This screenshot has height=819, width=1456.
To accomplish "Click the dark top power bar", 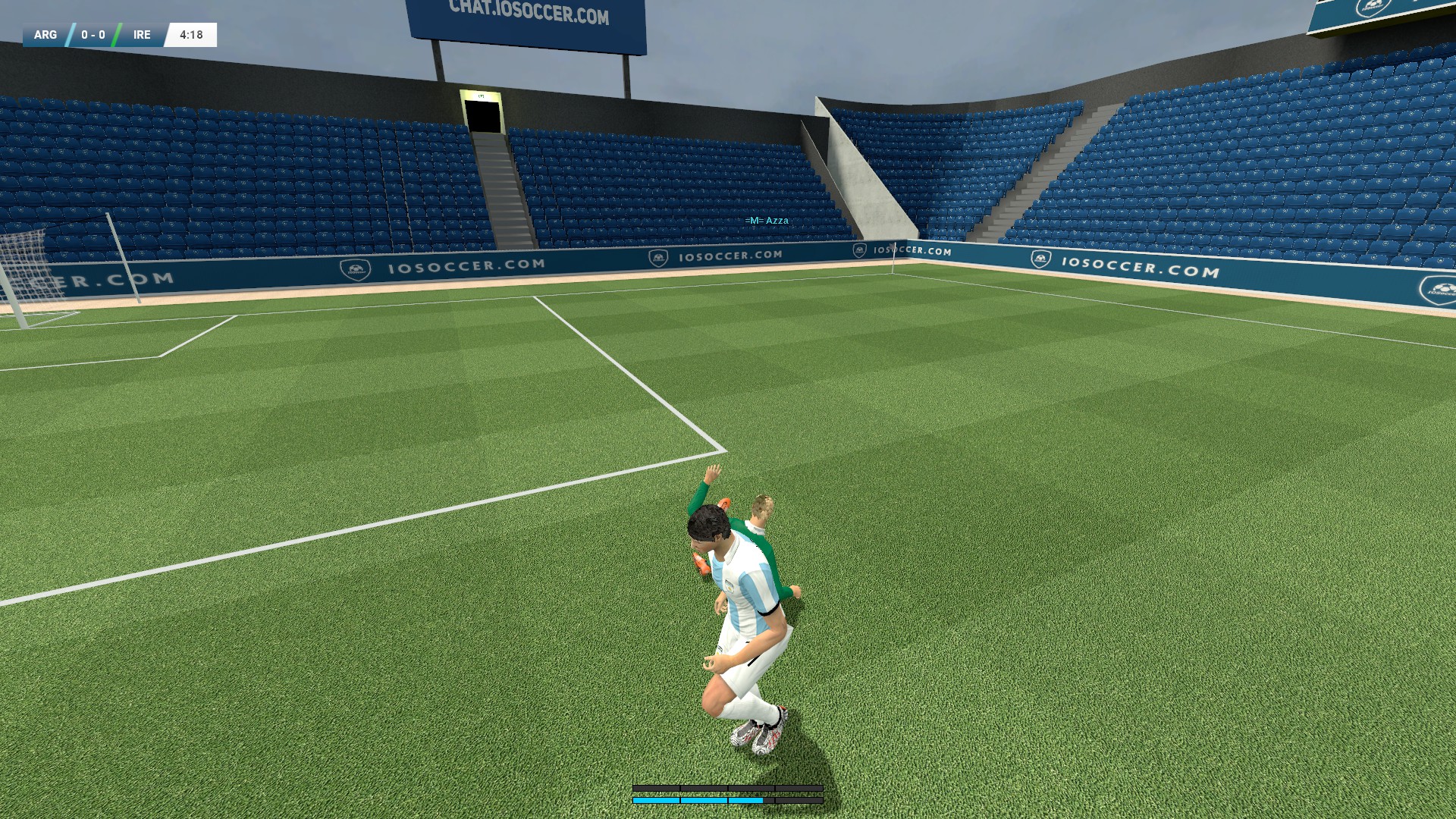I will pos(728,789).
